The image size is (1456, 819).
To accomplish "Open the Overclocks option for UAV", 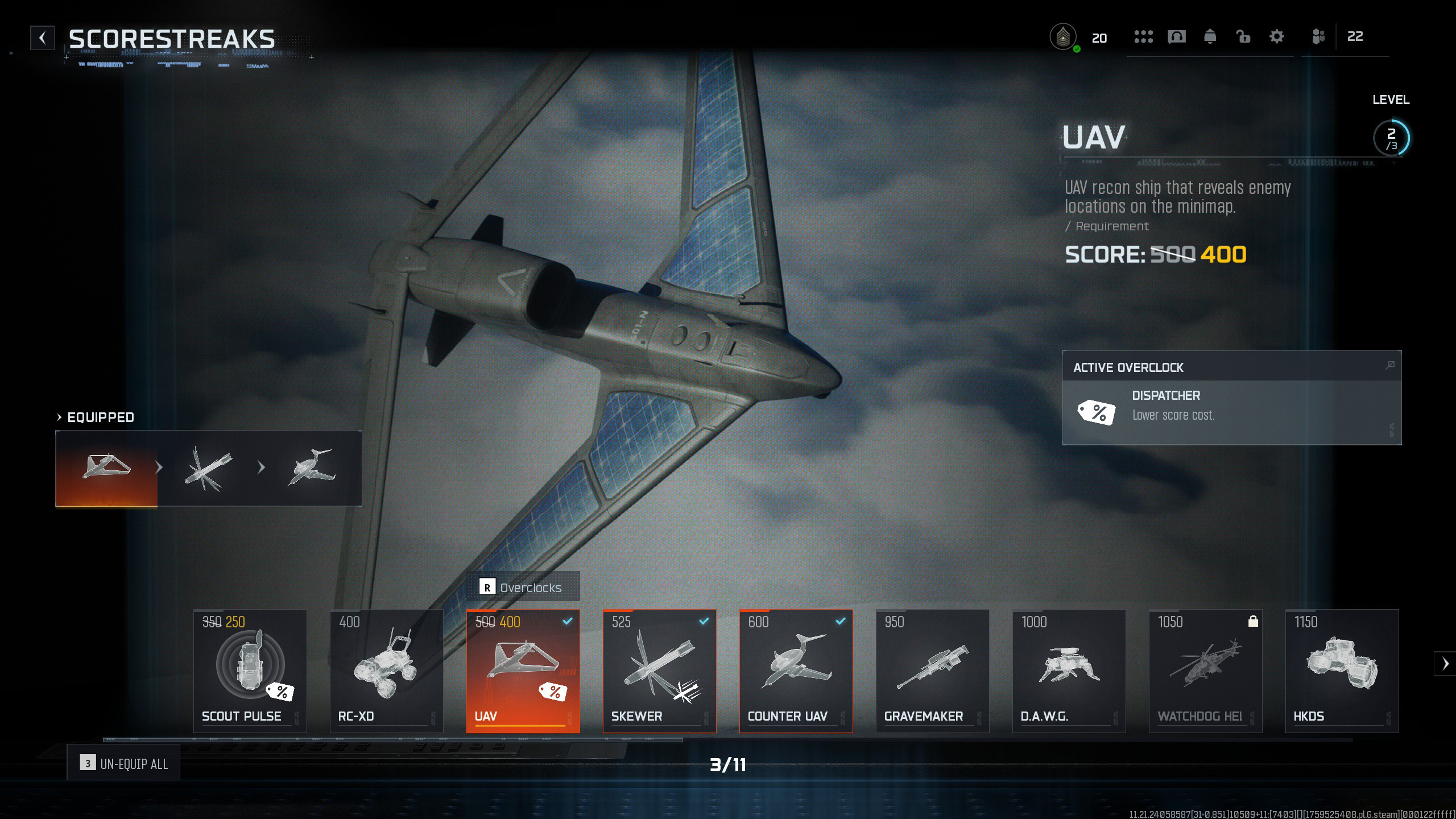I will click(523, 587).
